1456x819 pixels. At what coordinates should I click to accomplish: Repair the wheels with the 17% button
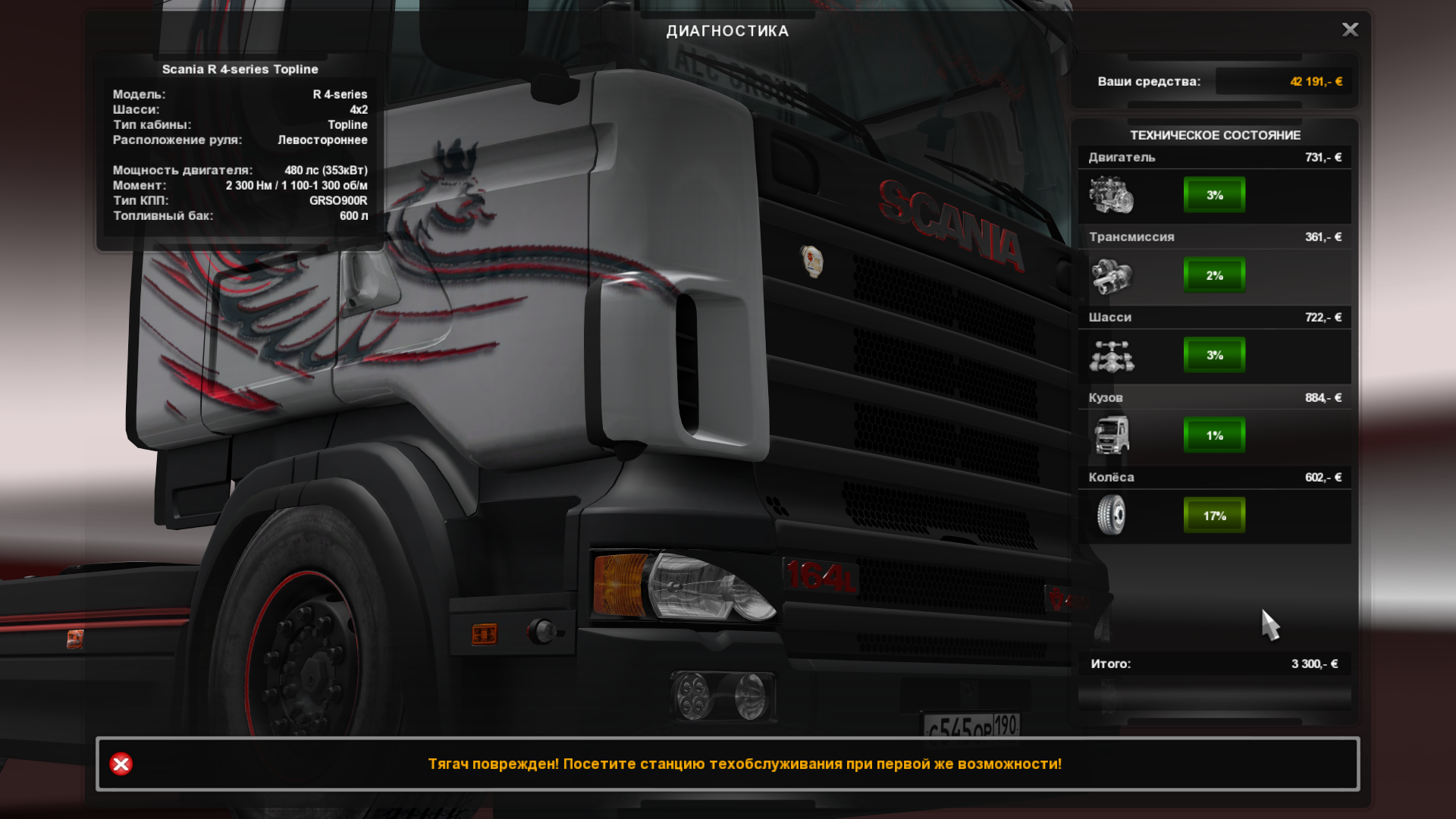1214,516
